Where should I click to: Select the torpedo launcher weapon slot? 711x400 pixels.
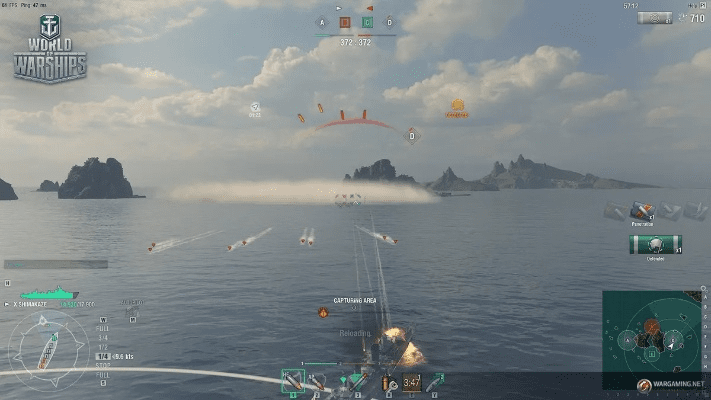pos(356,381)
